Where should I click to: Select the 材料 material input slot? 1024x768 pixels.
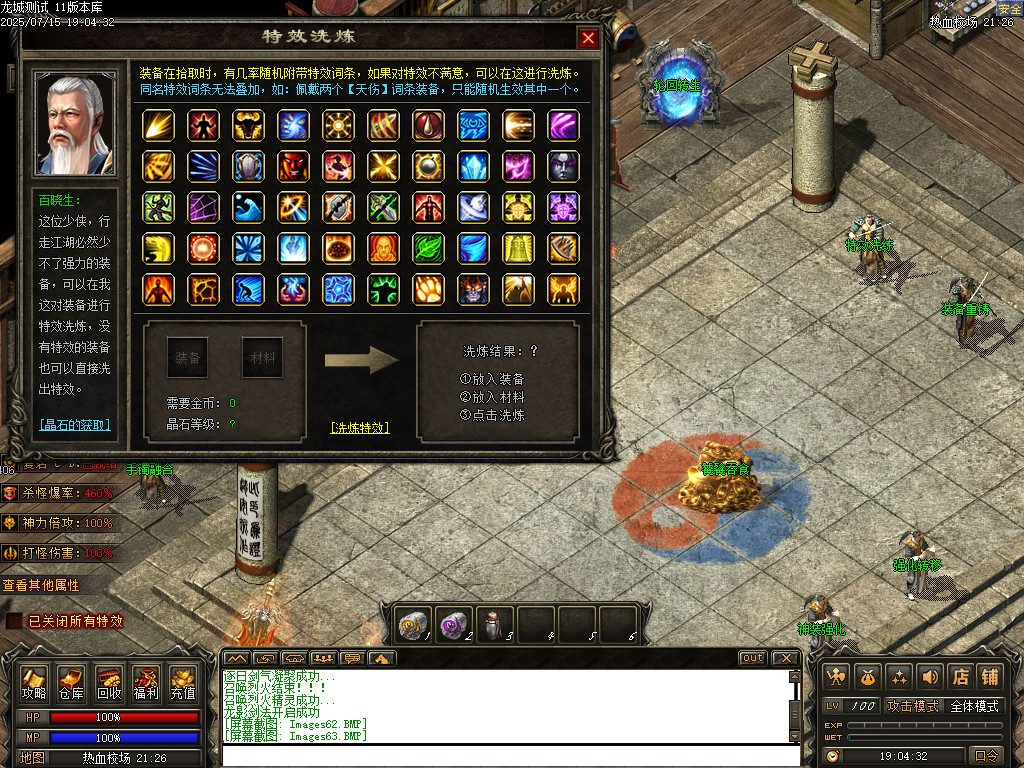pos(263,357)
